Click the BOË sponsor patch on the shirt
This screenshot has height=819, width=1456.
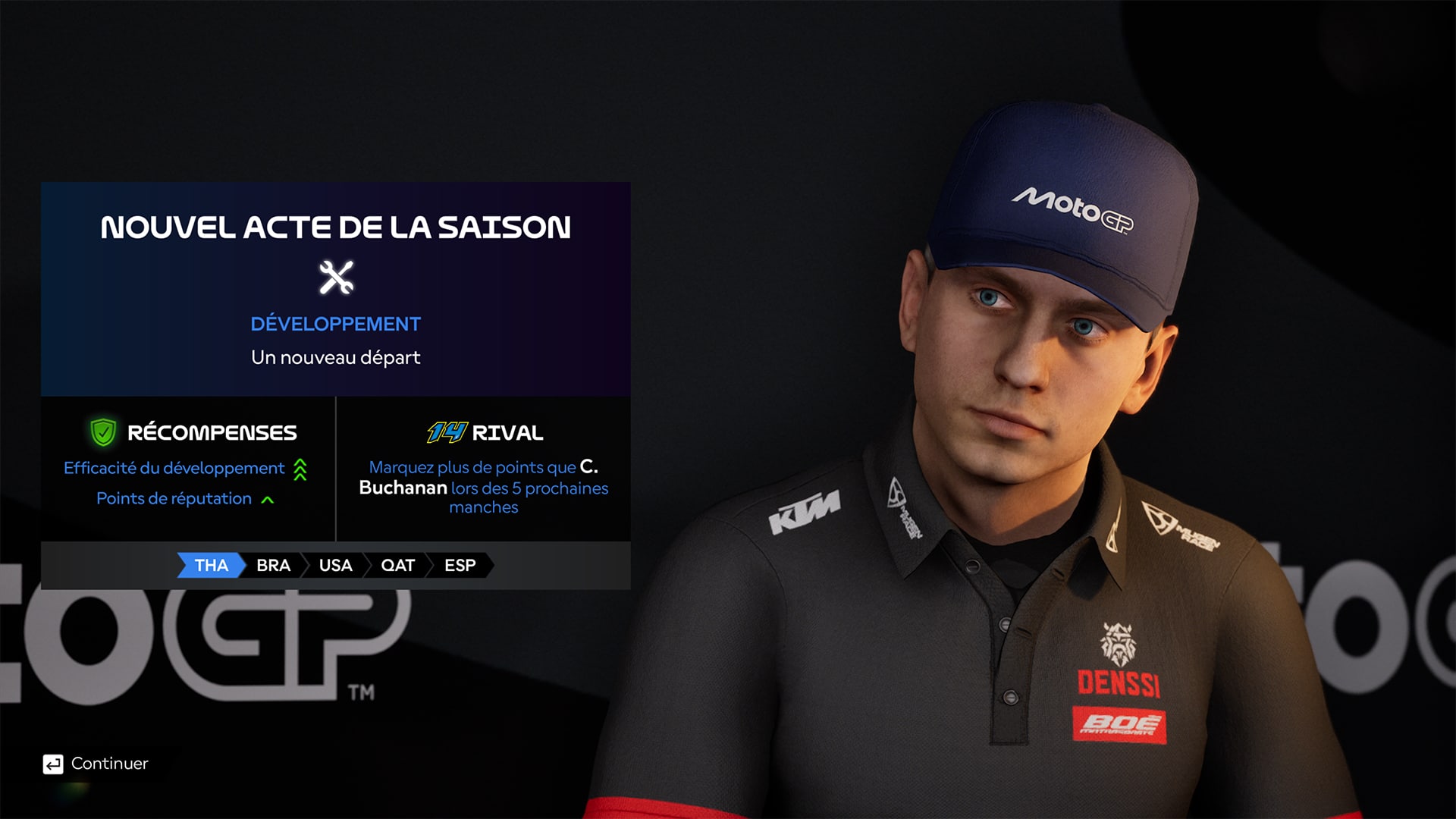click(1121, 725)
